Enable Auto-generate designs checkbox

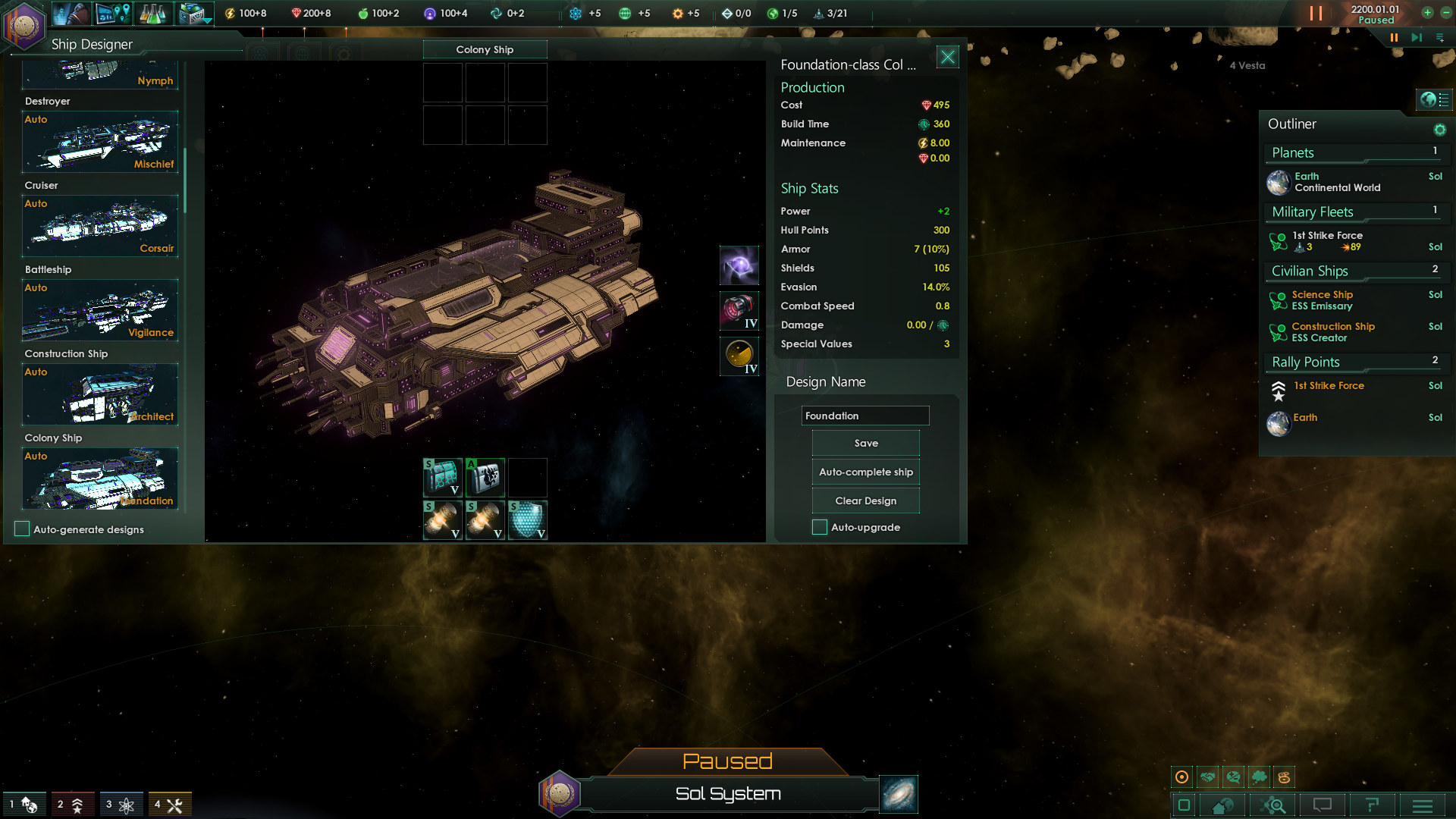(23, 529)
